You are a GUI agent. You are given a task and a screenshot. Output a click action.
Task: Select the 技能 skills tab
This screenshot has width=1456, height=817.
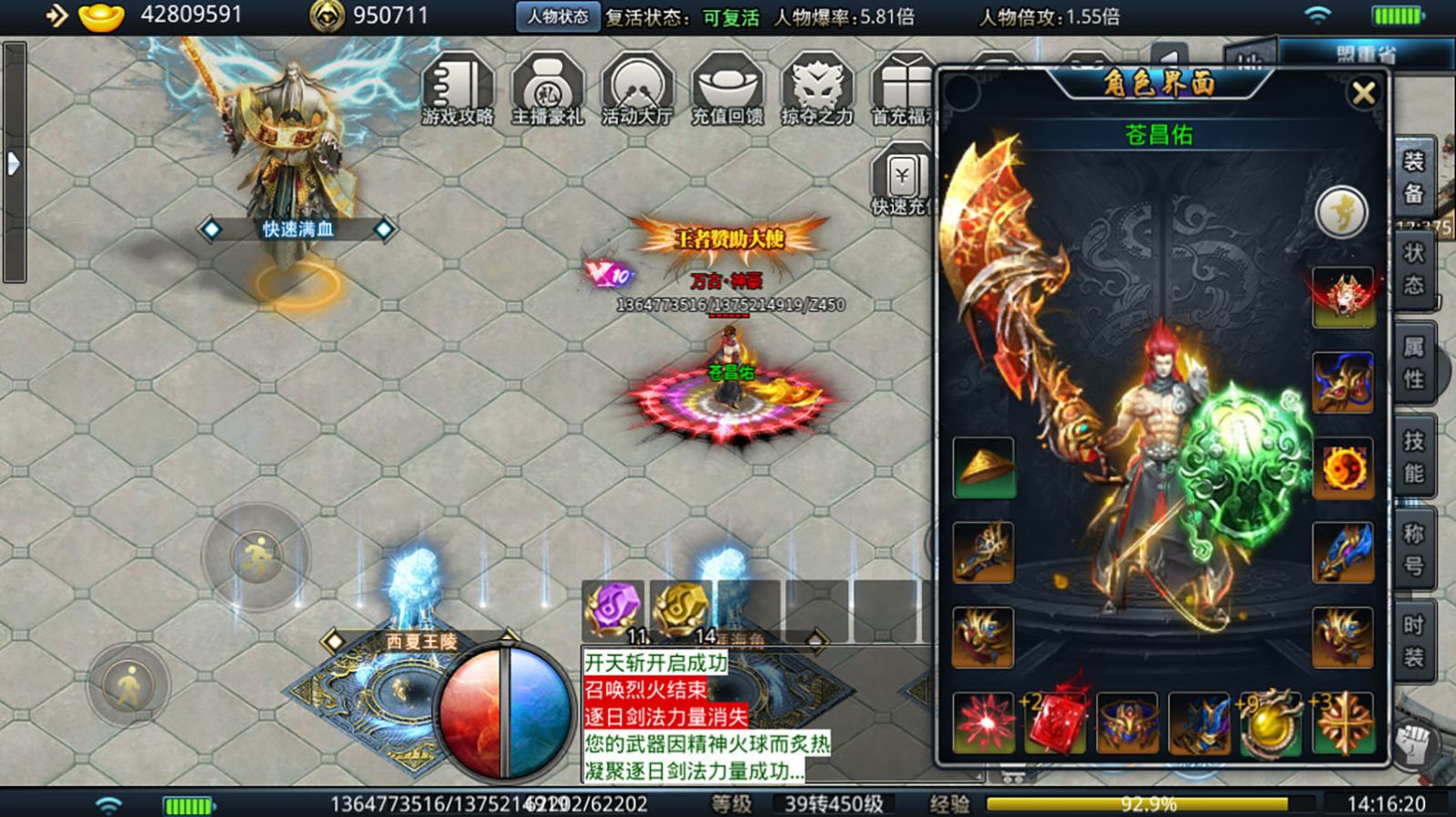click(1413, 456)
